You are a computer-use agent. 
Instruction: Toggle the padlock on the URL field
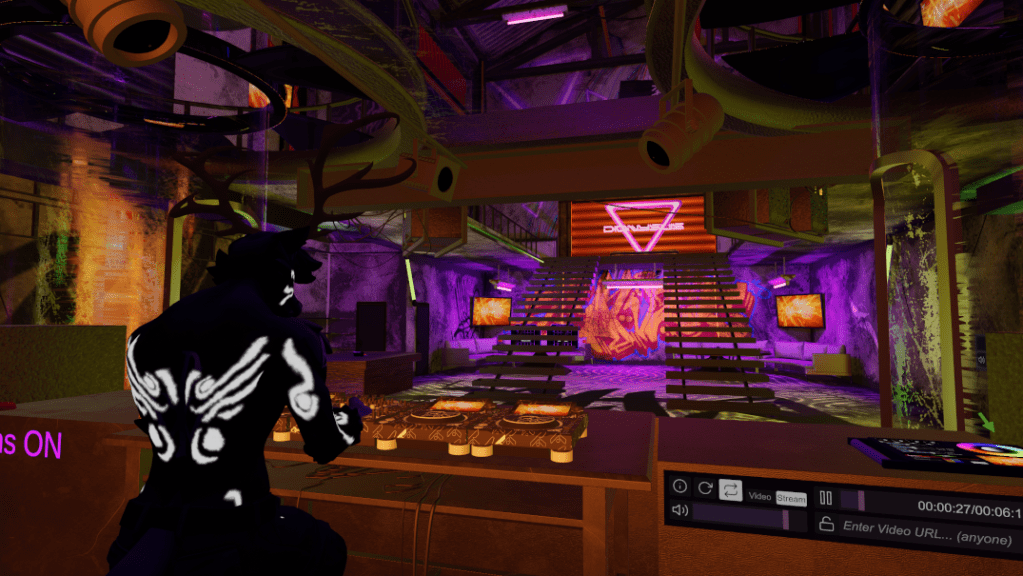point(826,523)
